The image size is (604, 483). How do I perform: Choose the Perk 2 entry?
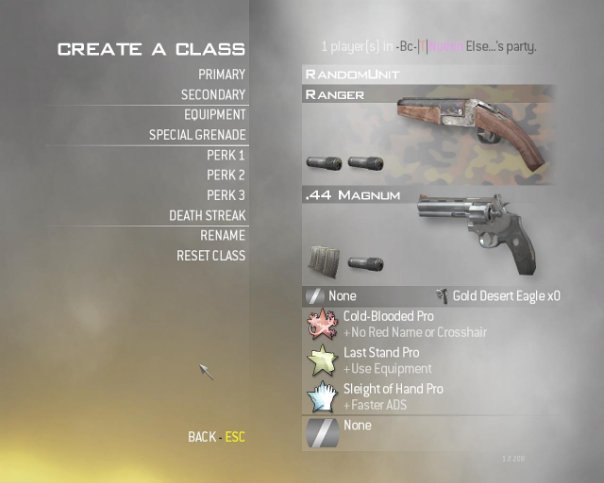(x=226, y=175)
